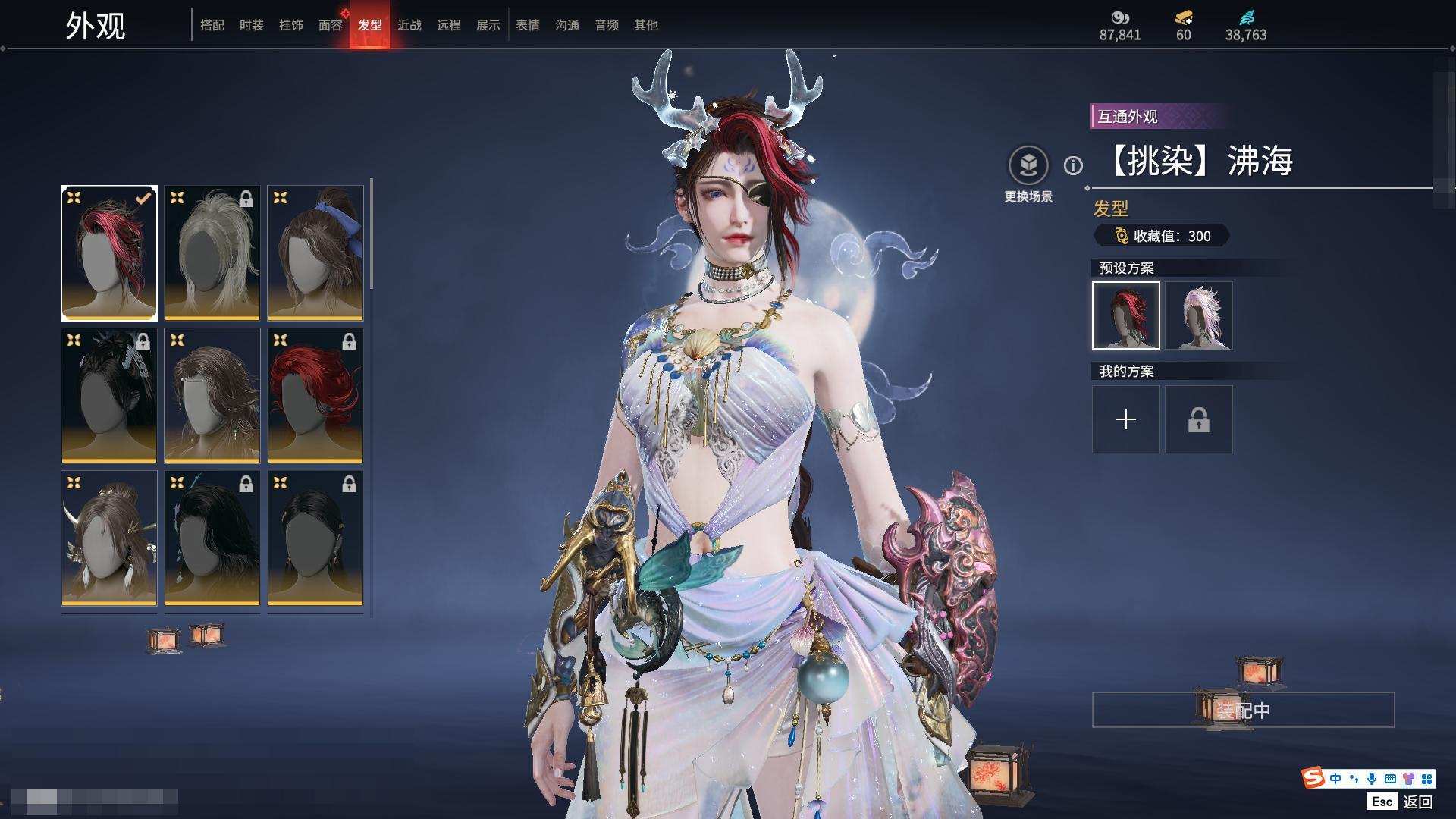Open the 近战 melee tab

coord(409,25)
